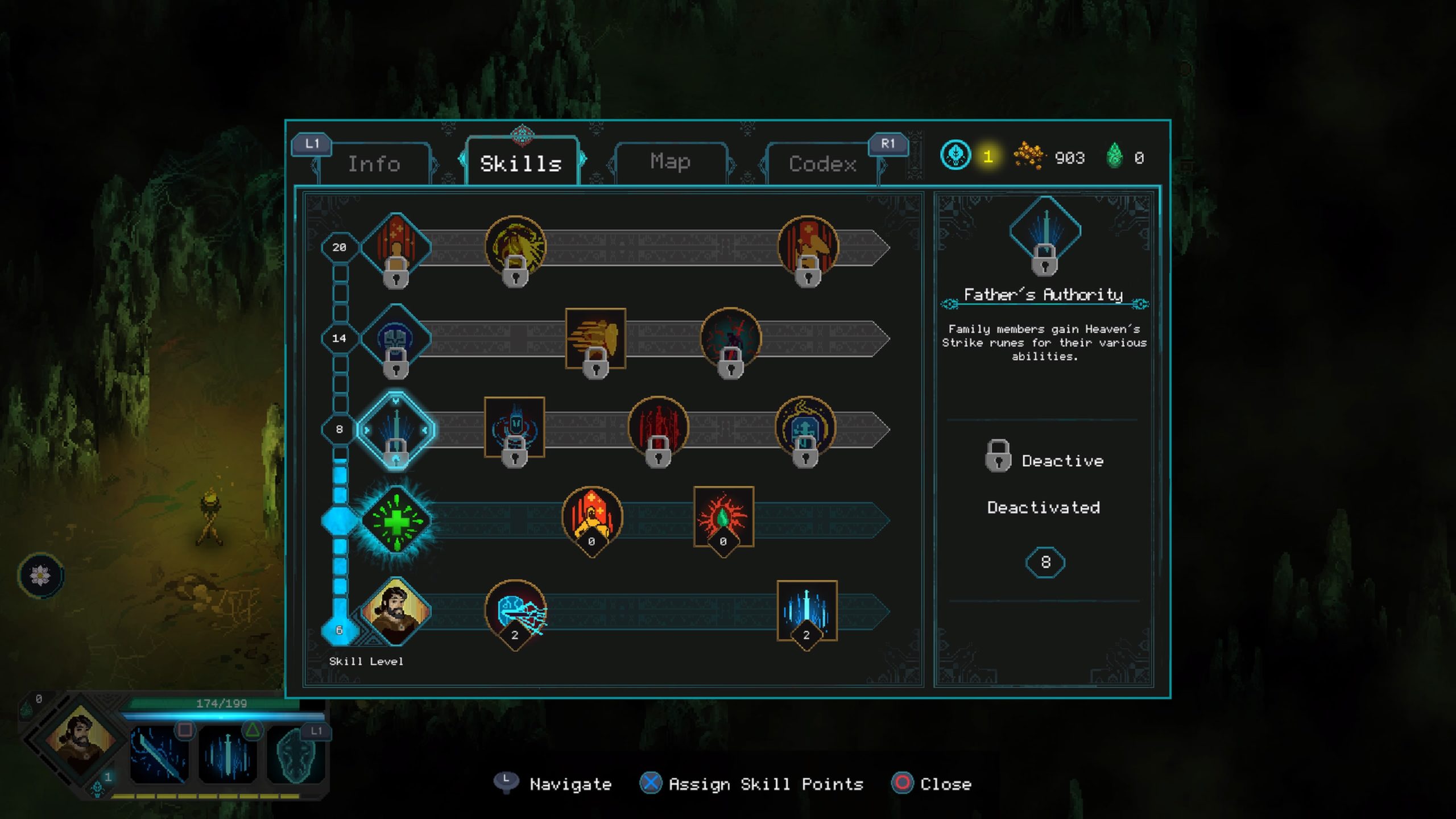The height and width of the screenshot is (819, 1456).
Task: Select the green cross healing skill
Action: 396,520
